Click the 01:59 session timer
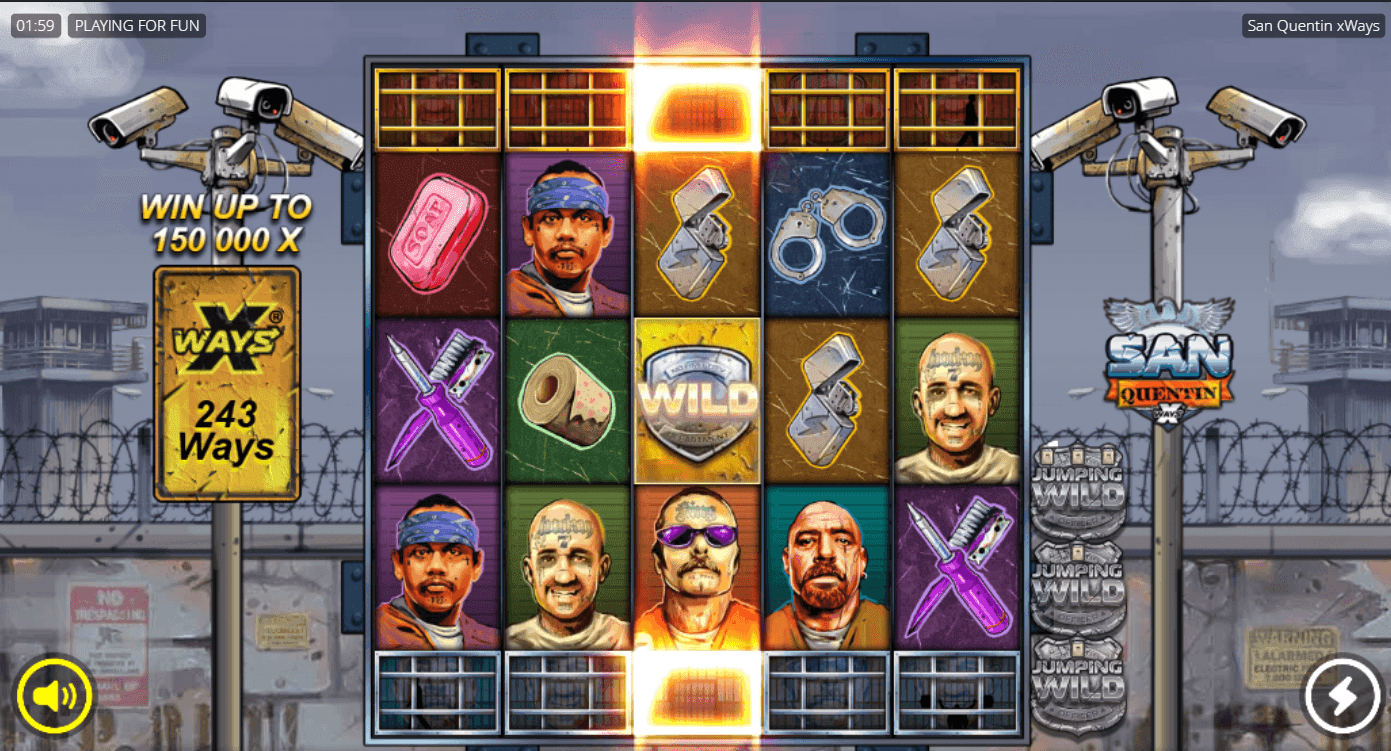 pyautogui.click(x=36, y=25)
